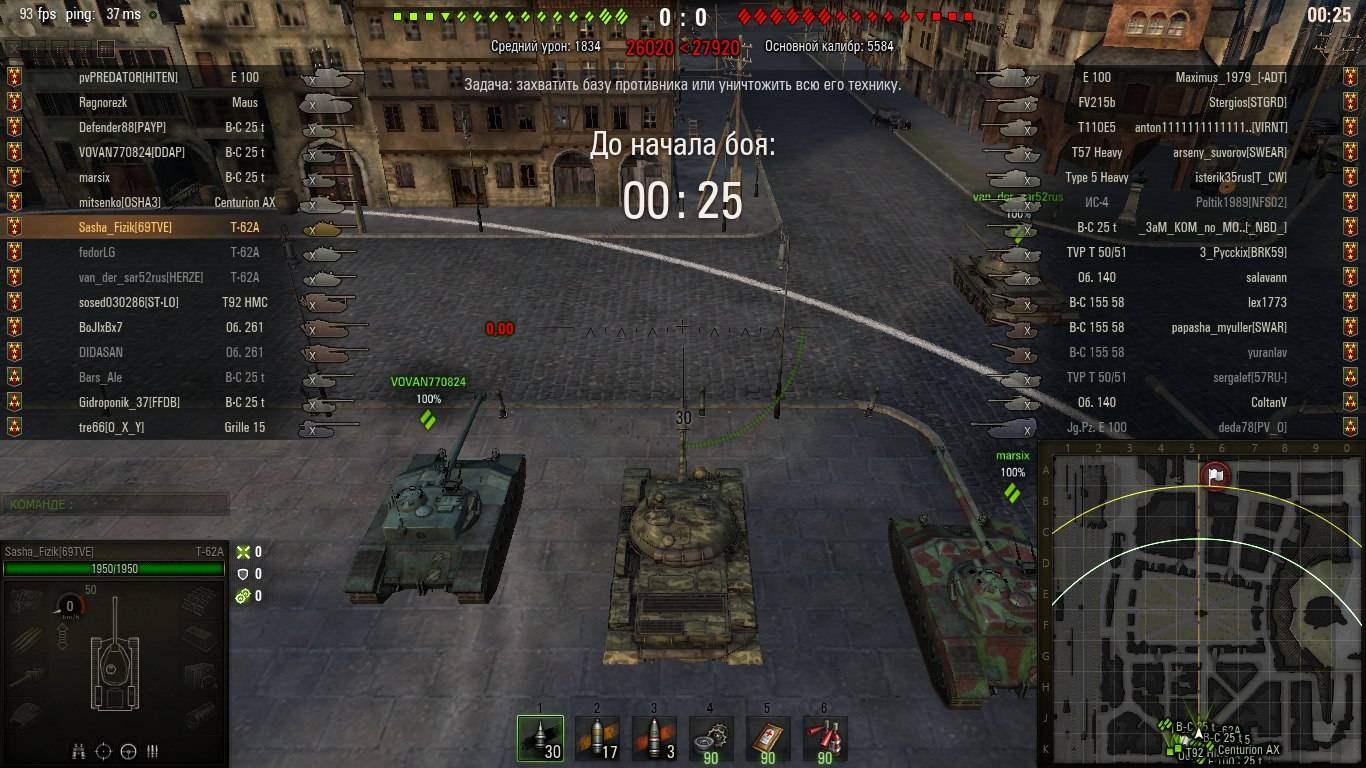This screenshot has width=1366, height=768.
Task: Select enemy Maximus_1979 E 100 row
Action: coord(1180,77)
